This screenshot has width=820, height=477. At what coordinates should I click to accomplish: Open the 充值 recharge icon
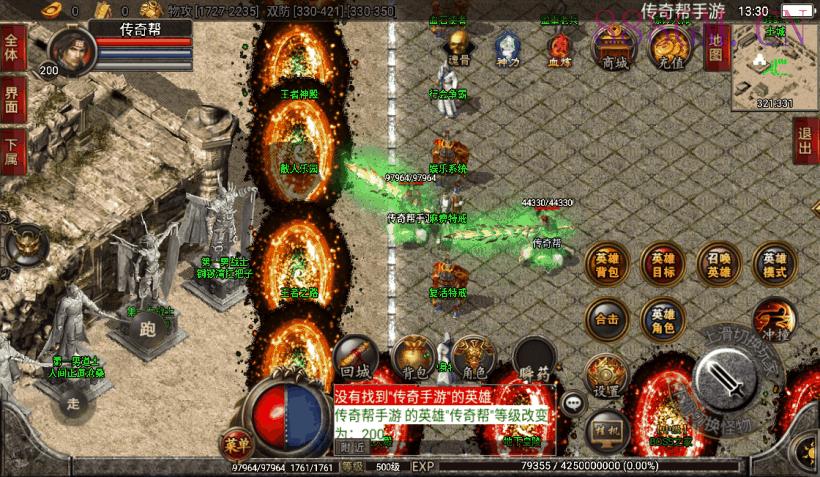coord(667,47)
